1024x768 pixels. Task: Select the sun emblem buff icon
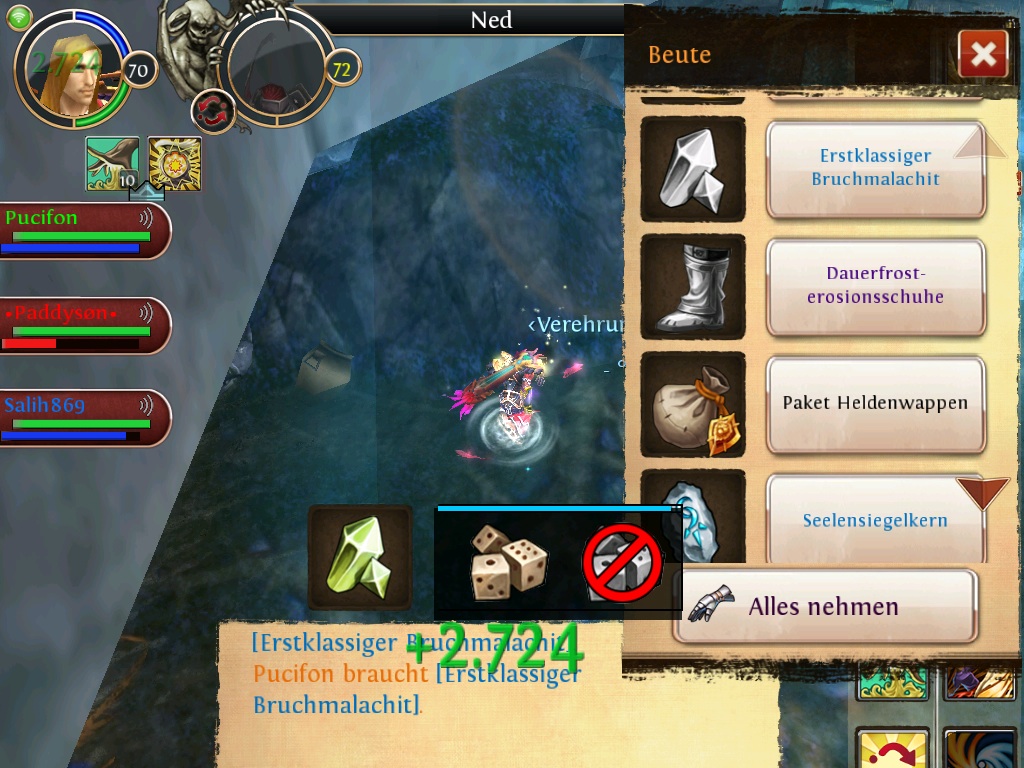coord(175,163)
